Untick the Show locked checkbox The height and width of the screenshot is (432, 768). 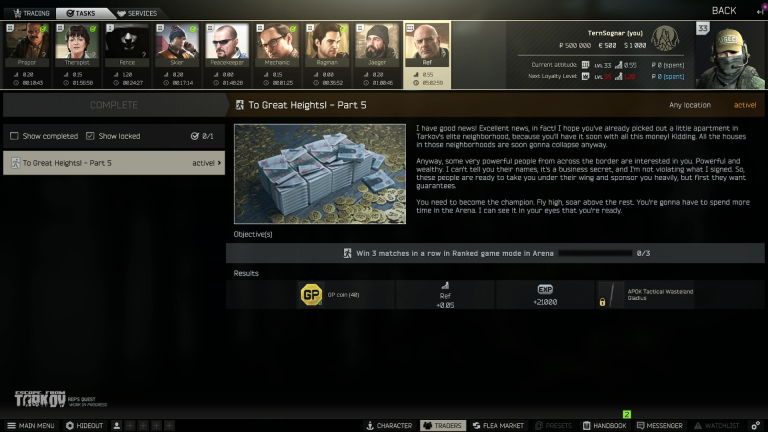[x=90, y=136]
